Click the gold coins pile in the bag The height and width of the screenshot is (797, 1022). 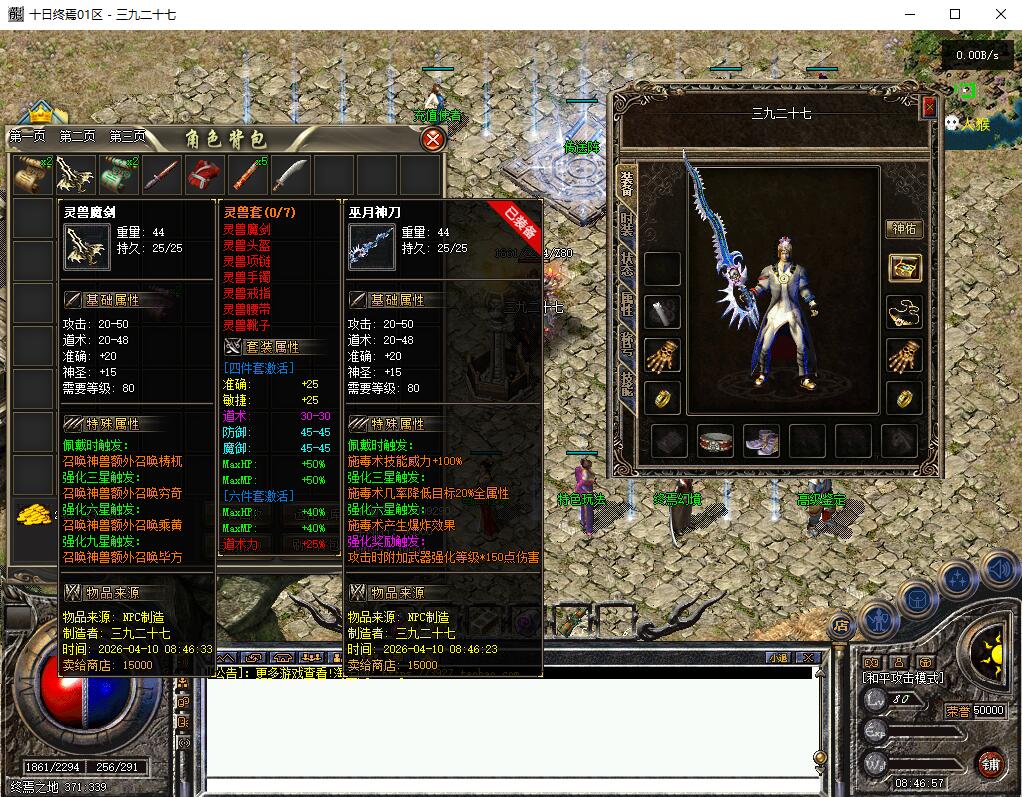coord(33,515)
